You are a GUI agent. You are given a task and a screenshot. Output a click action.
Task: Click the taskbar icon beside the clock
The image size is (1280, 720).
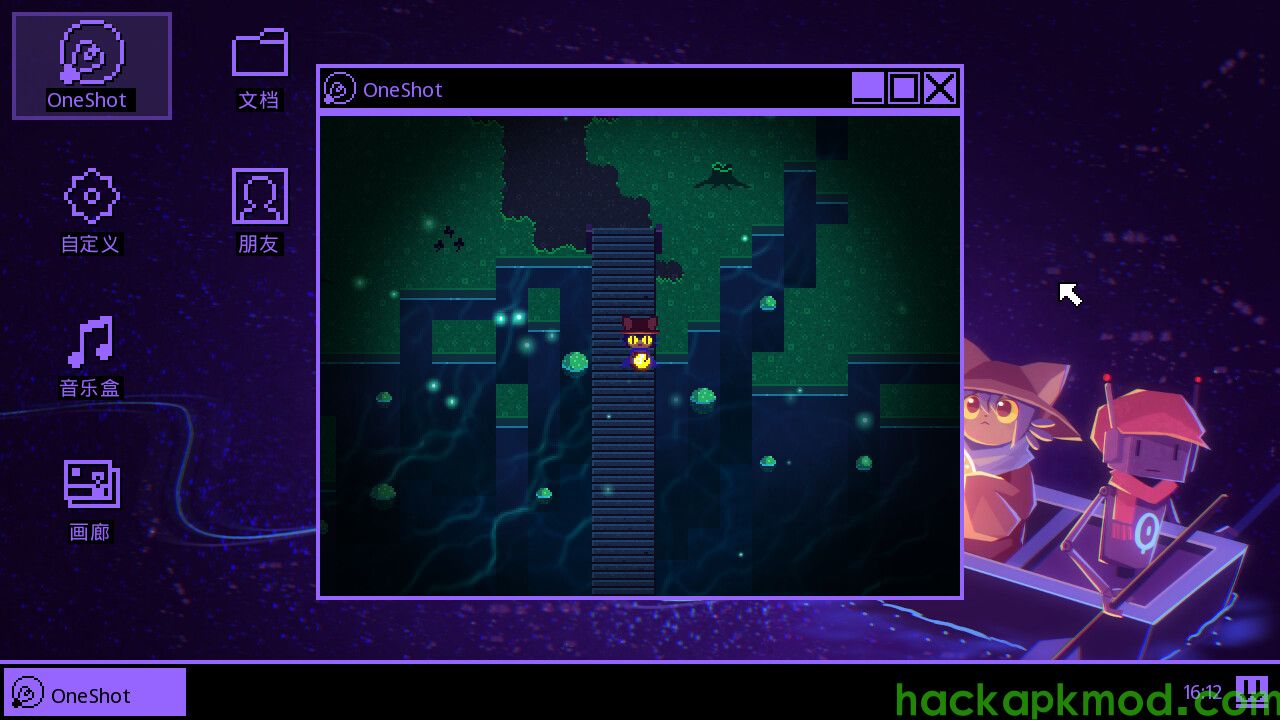tap(1251, 691)
